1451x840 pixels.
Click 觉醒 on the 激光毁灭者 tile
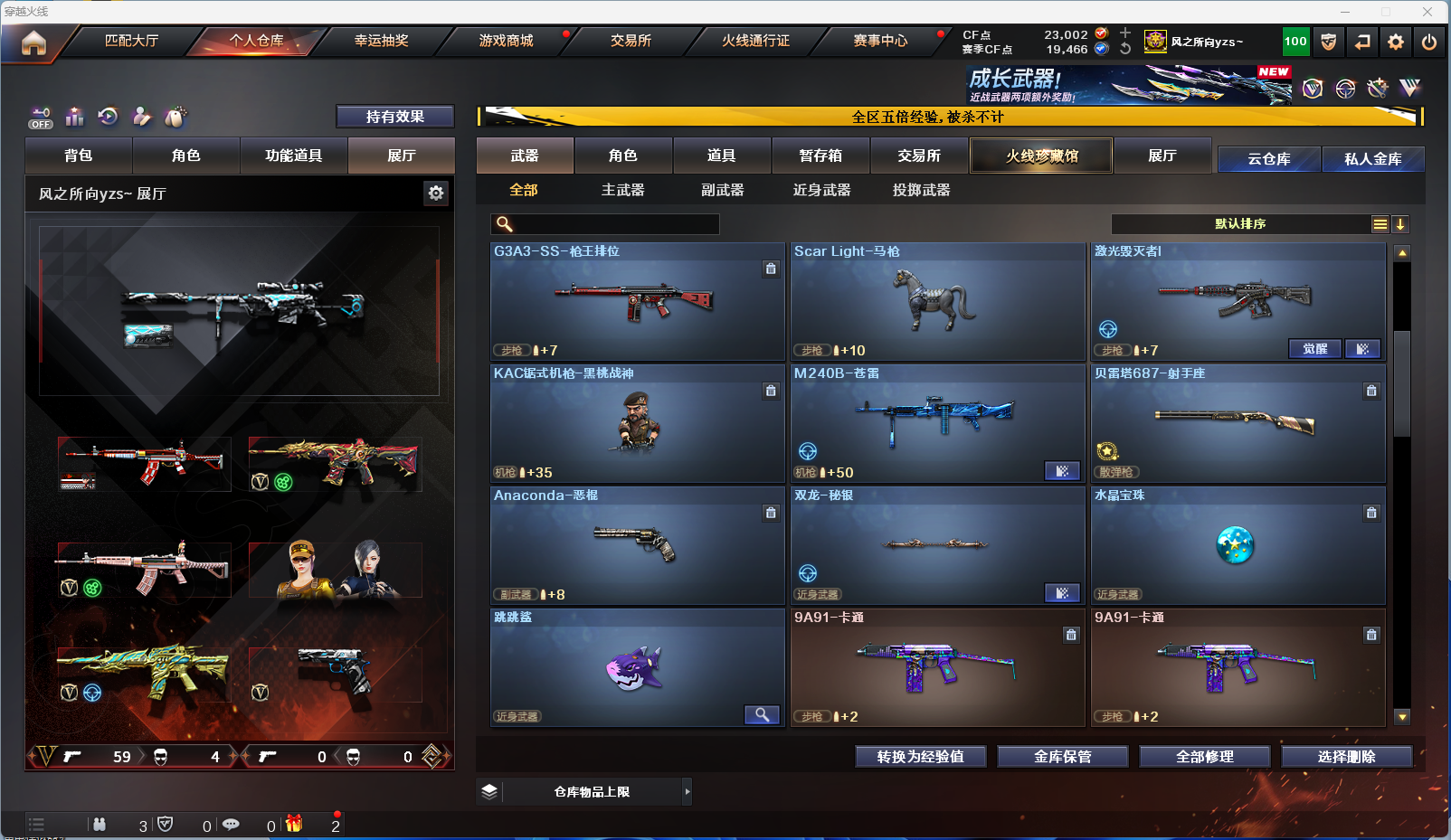pos(1314,349)
